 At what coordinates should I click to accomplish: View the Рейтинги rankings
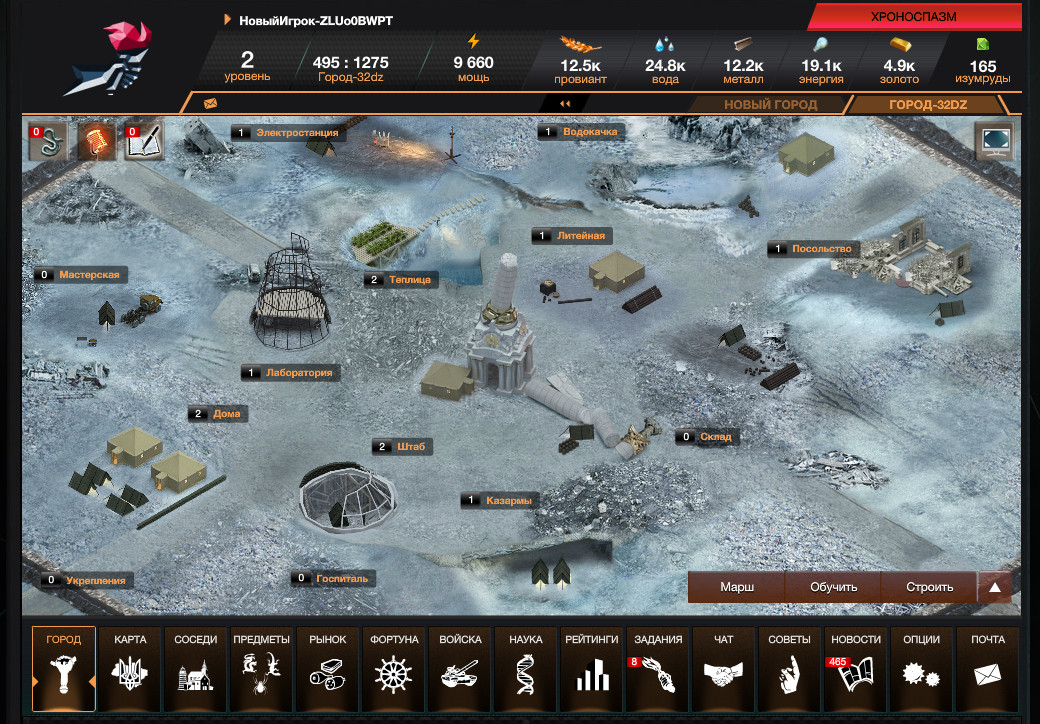tap(592, 661)
